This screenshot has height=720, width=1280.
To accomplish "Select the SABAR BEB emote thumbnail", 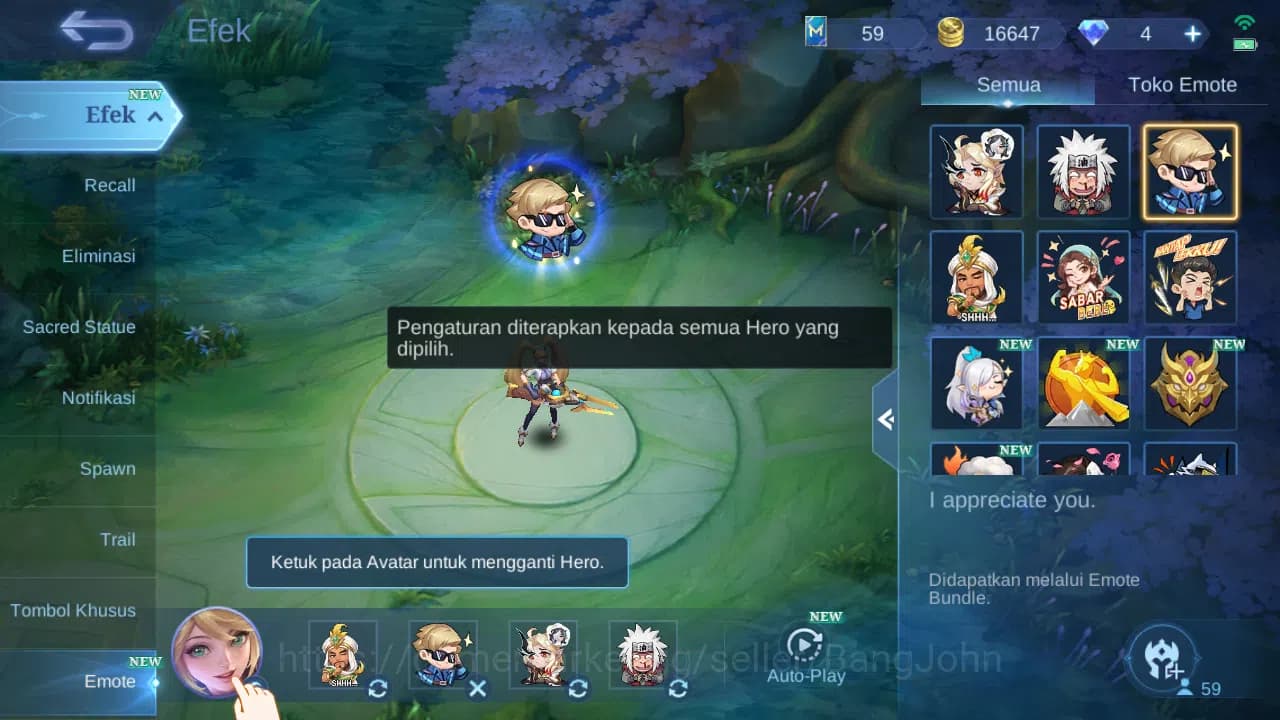I will tap(1083, 277).
